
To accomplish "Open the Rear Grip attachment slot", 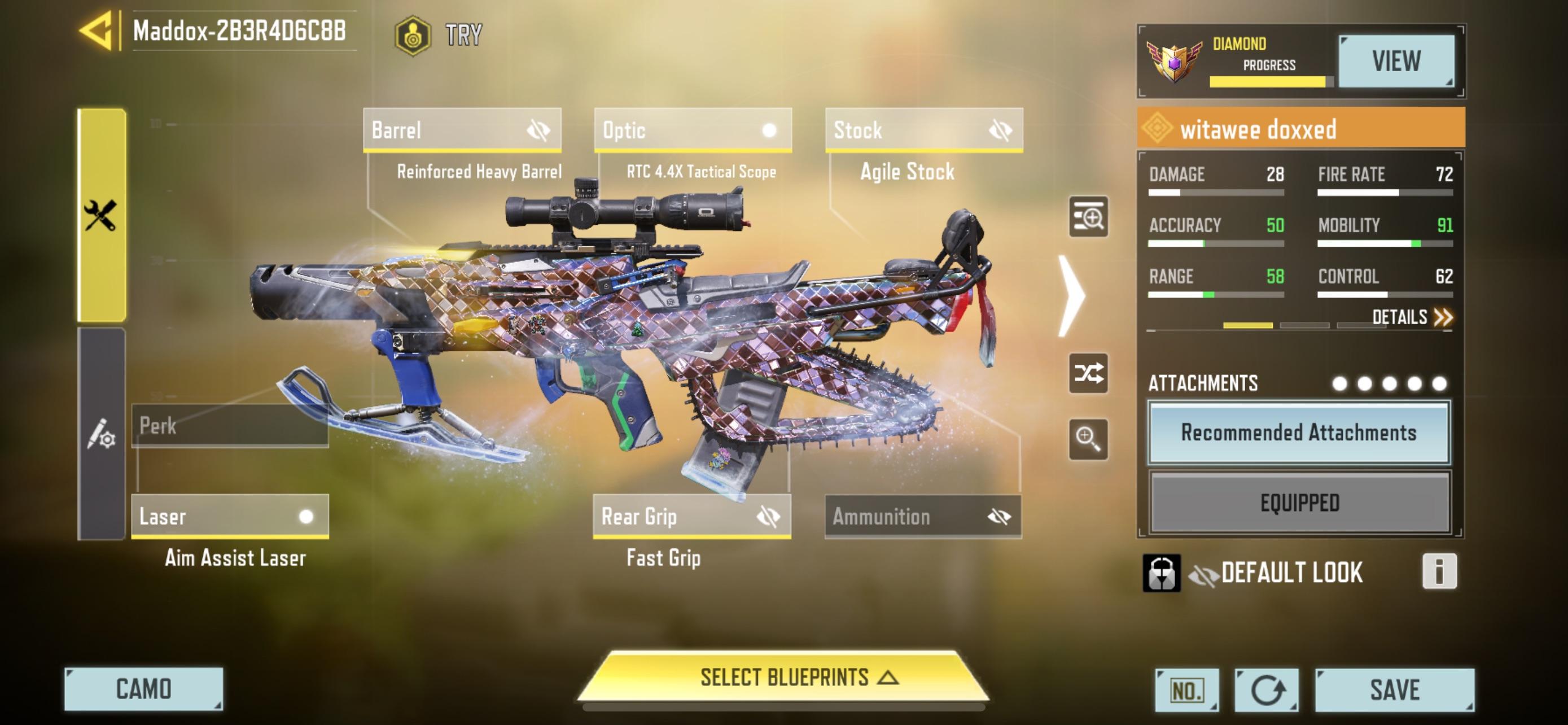I will click(x=692, y=516).
